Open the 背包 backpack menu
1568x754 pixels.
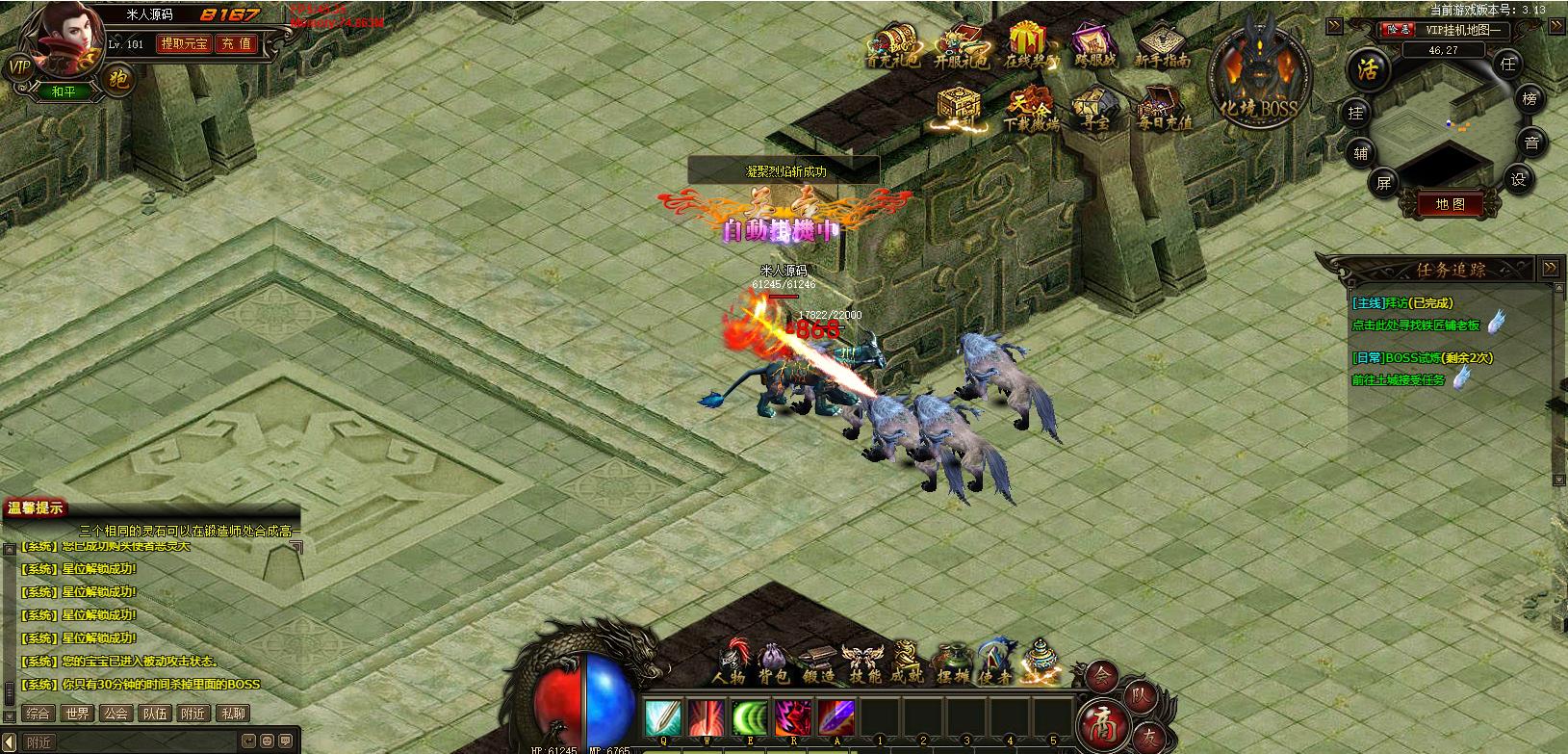point(776,663)
